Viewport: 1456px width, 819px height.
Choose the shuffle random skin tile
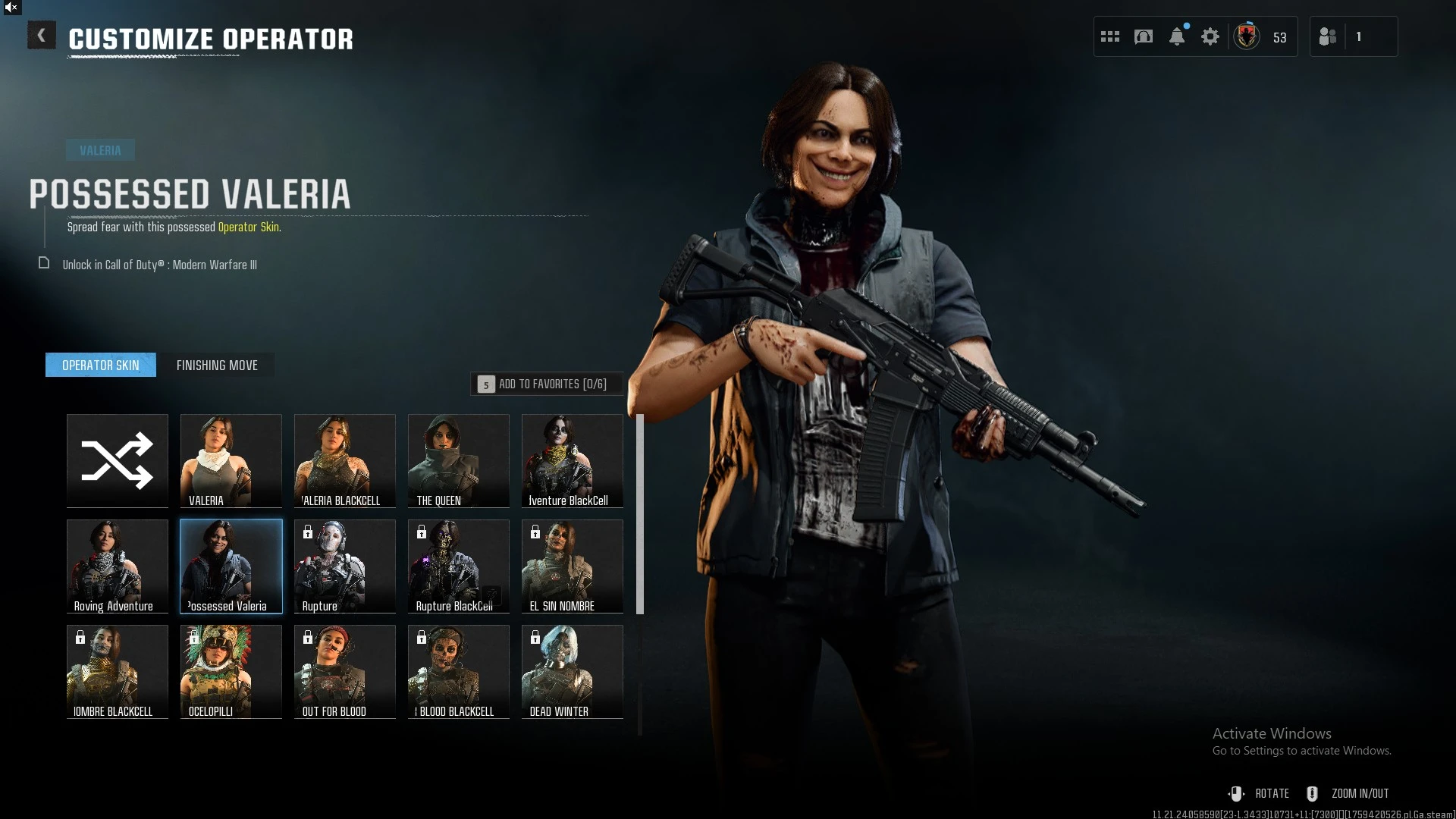pyautogui.click(x=118, y=460)
